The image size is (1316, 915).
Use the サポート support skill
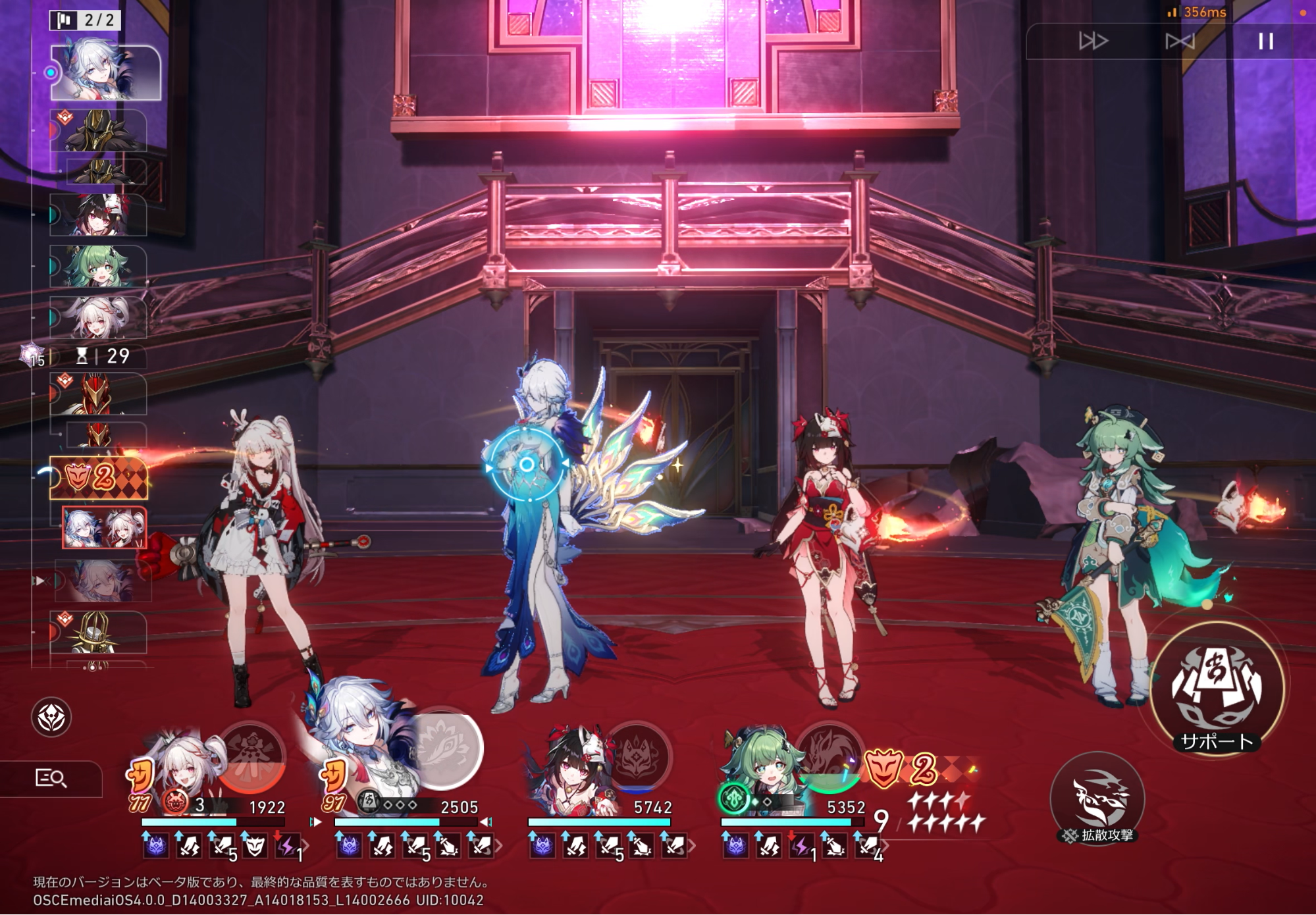pos(1217,690)
